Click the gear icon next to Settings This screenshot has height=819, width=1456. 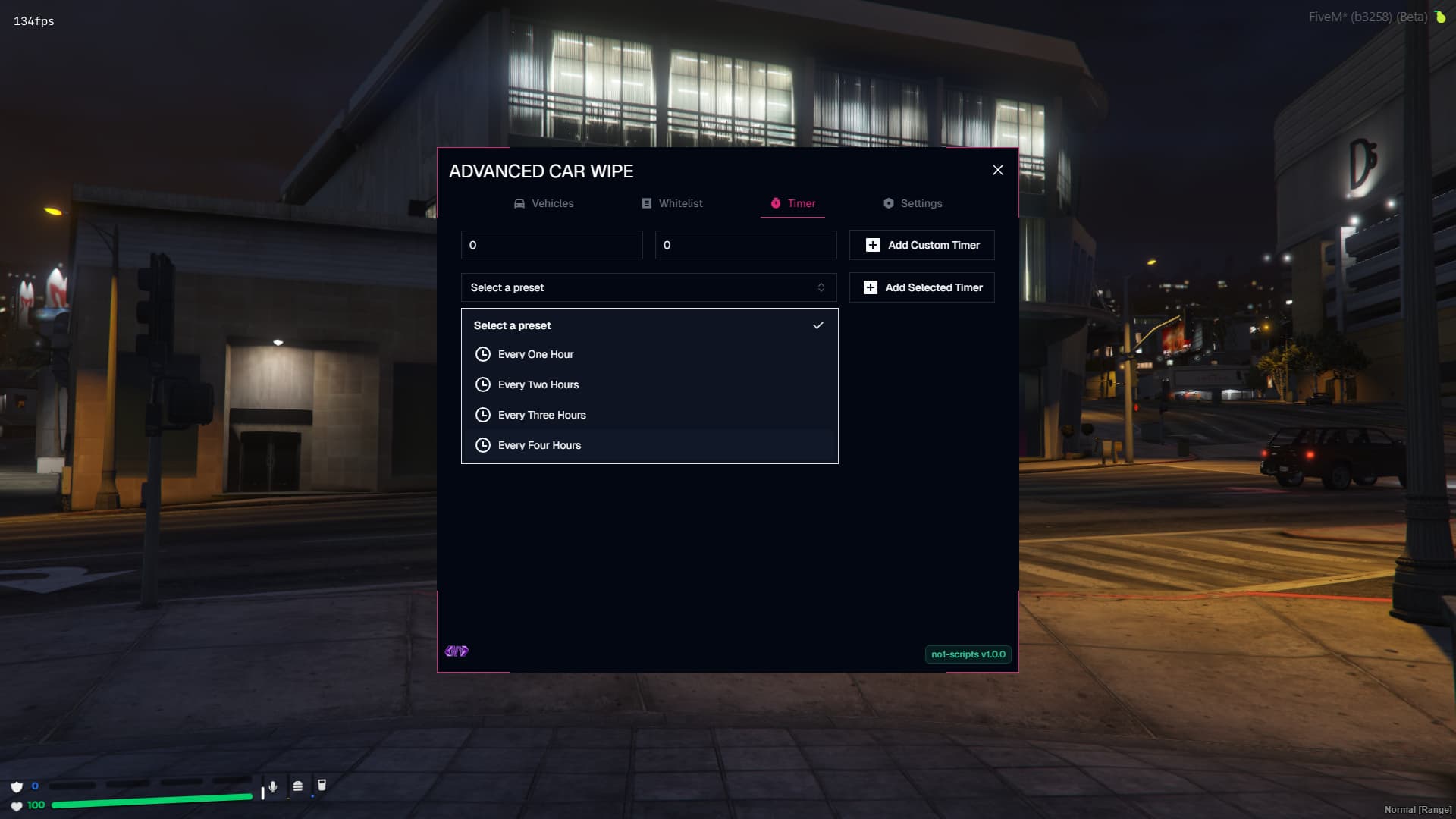(889, 203)
